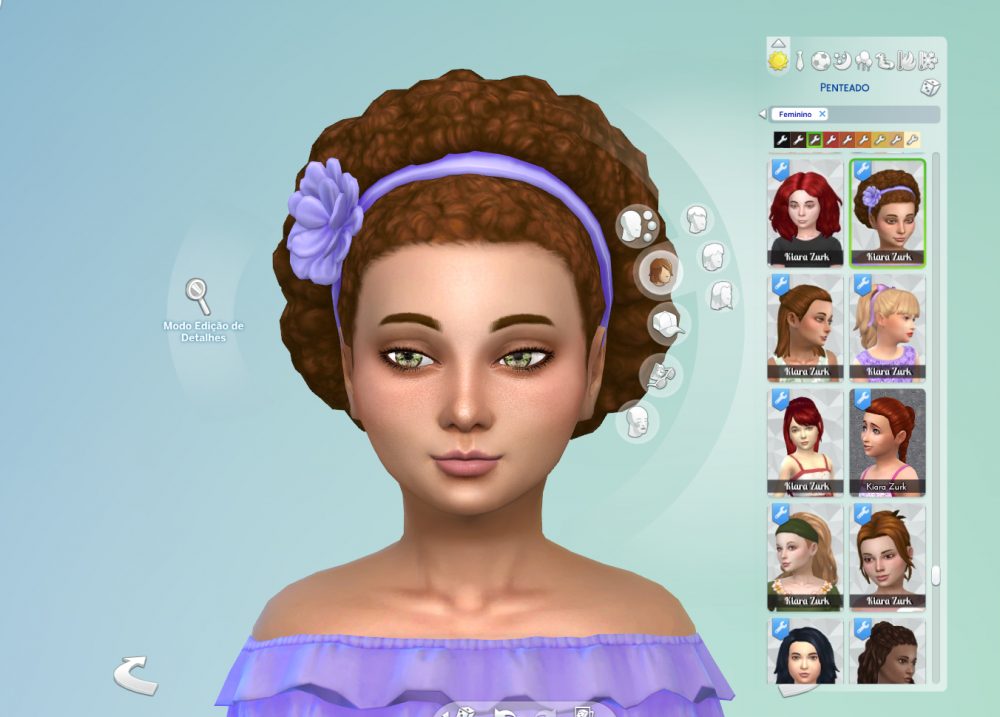Pick the bright red hair color swatch
The height and width of the screenshot is (717, 1000).
(830, 140)
